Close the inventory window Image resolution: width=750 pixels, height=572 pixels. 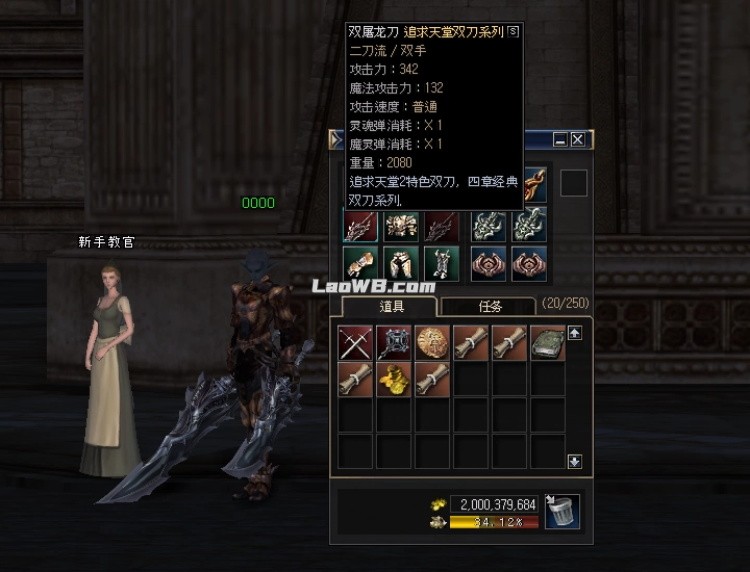point(577,140)
